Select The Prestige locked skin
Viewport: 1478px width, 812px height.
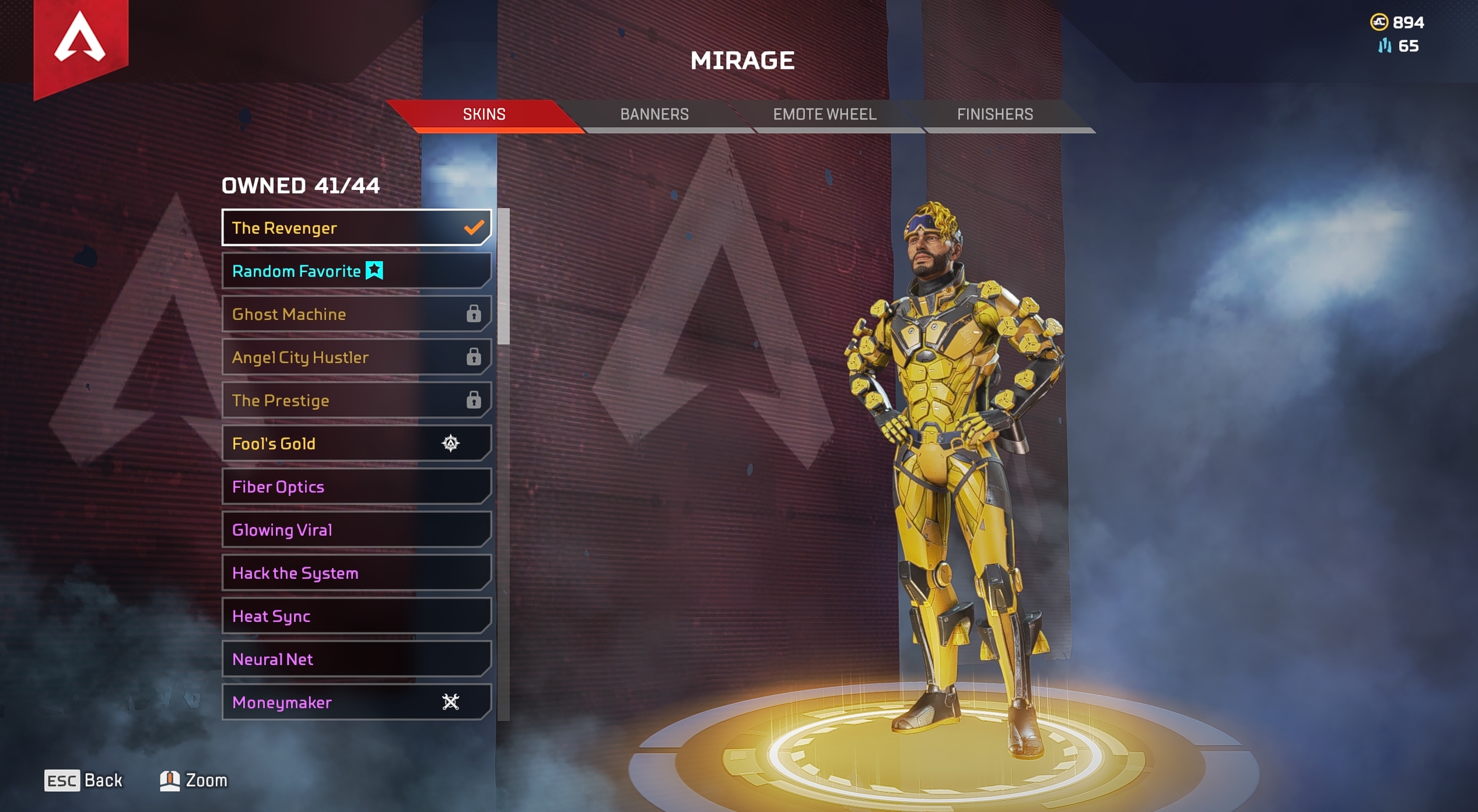pyautogui.click(x=356, y=400)
